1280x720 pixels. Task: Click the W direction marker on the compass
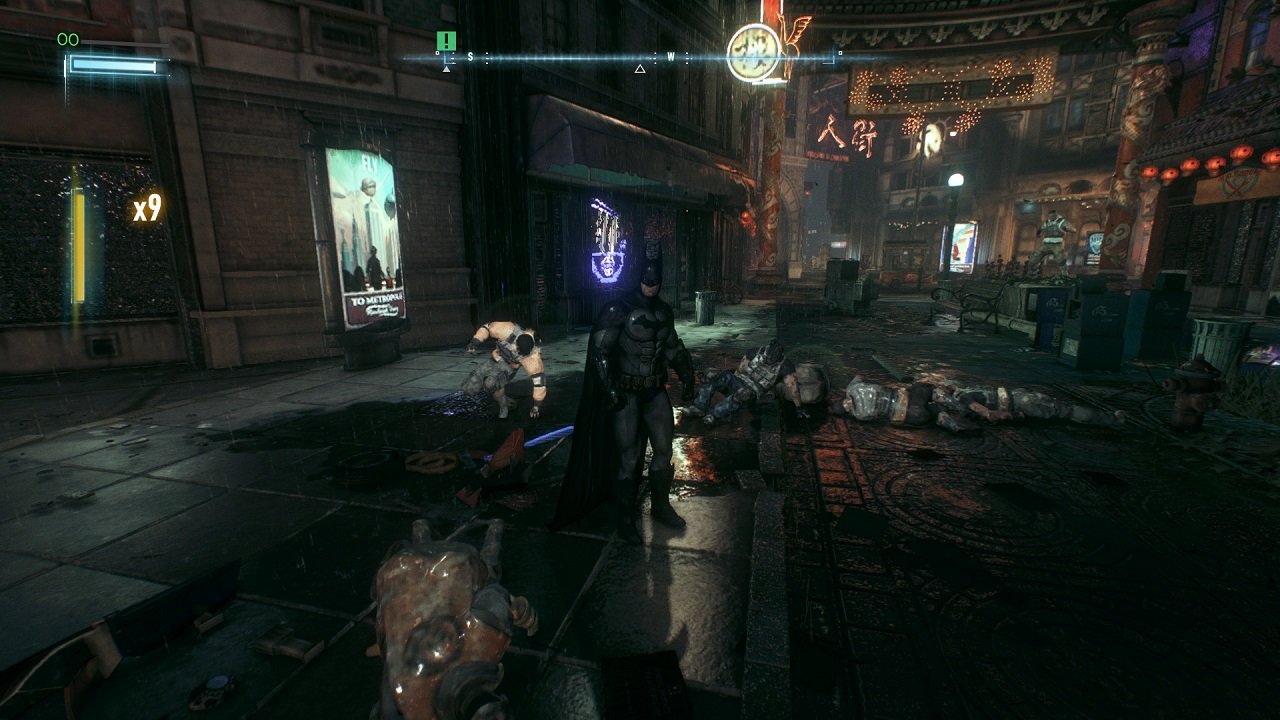671,56
